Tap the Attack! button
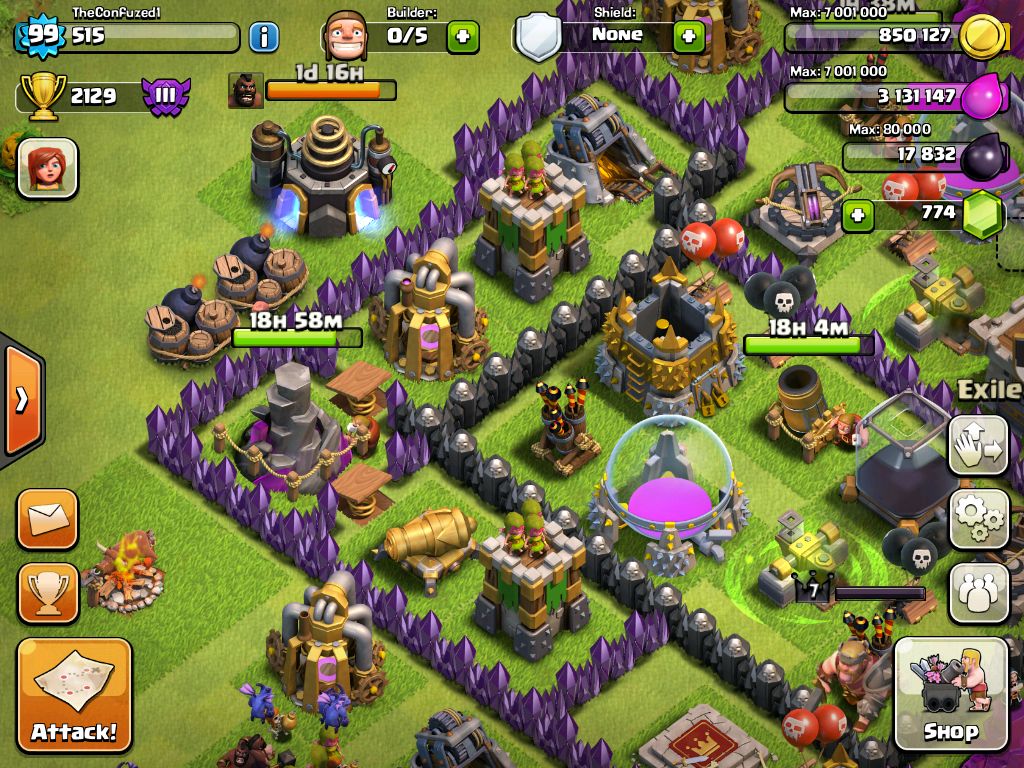The image size is (1024, 768). (x=74, y=695)
